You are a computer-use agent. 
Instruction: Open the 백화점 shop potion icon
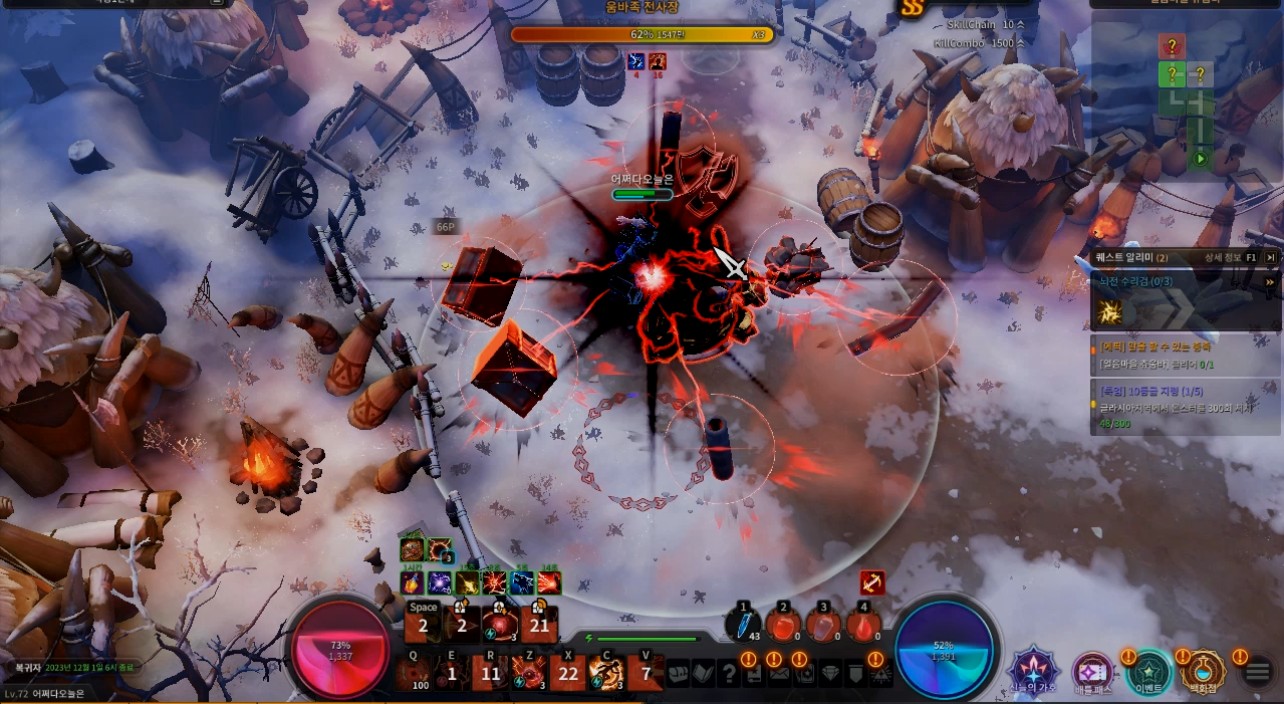point(1203,671)
